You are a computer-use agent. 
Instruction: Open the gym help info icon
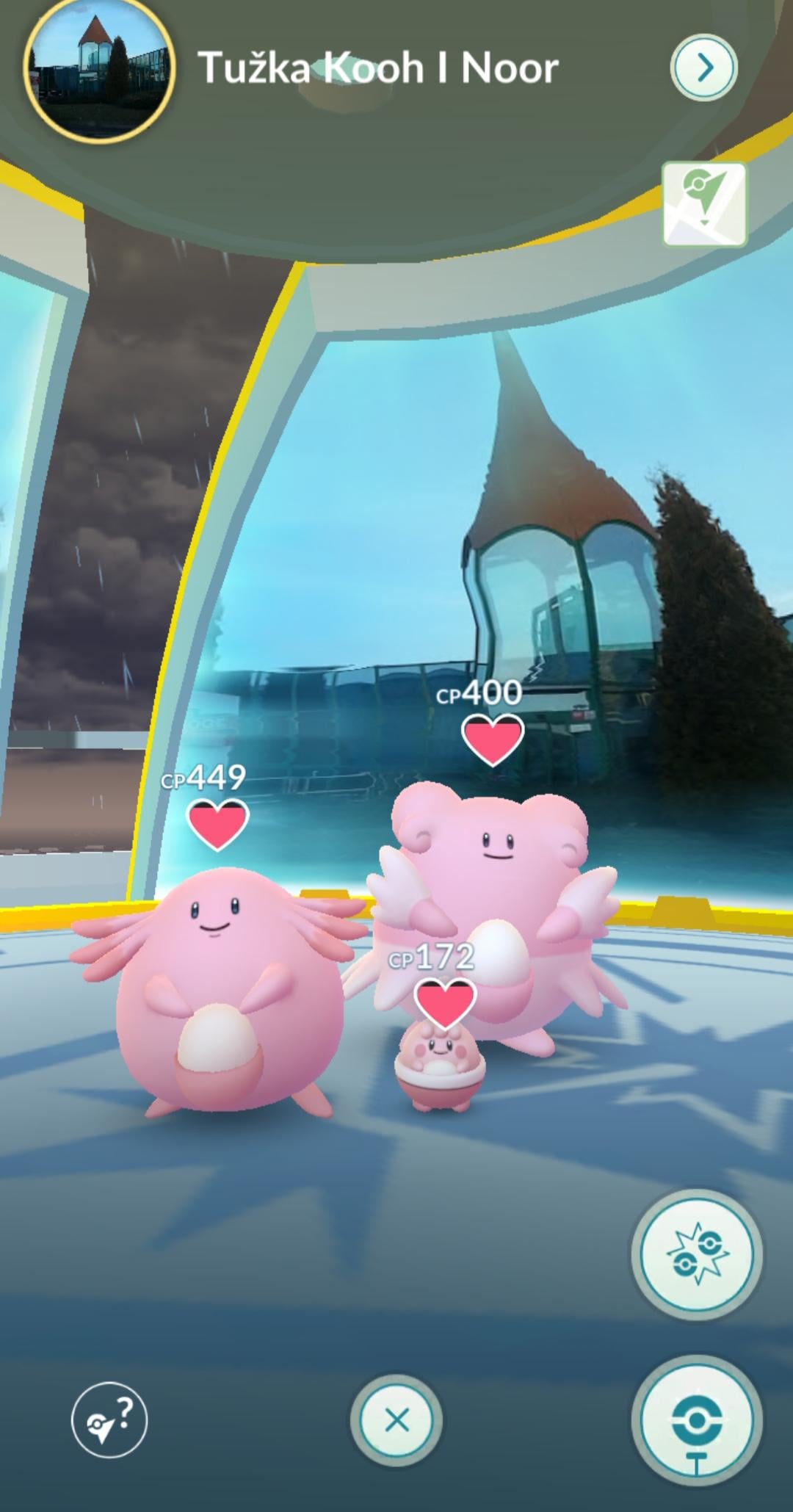pyautogui.click(x=109, y=1421)
